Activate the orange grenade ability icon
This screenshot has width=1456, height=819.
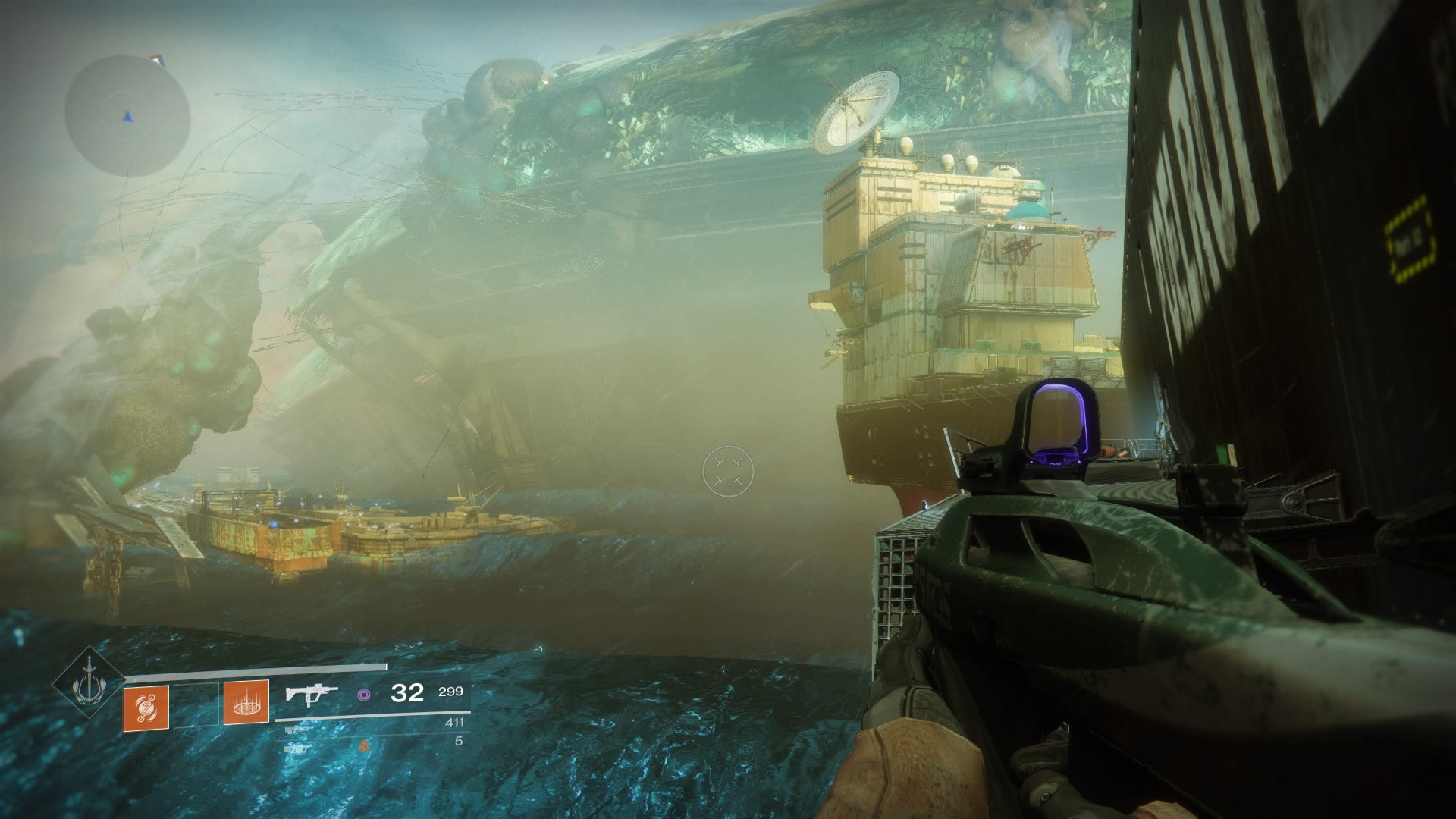[x=146, y=708]
